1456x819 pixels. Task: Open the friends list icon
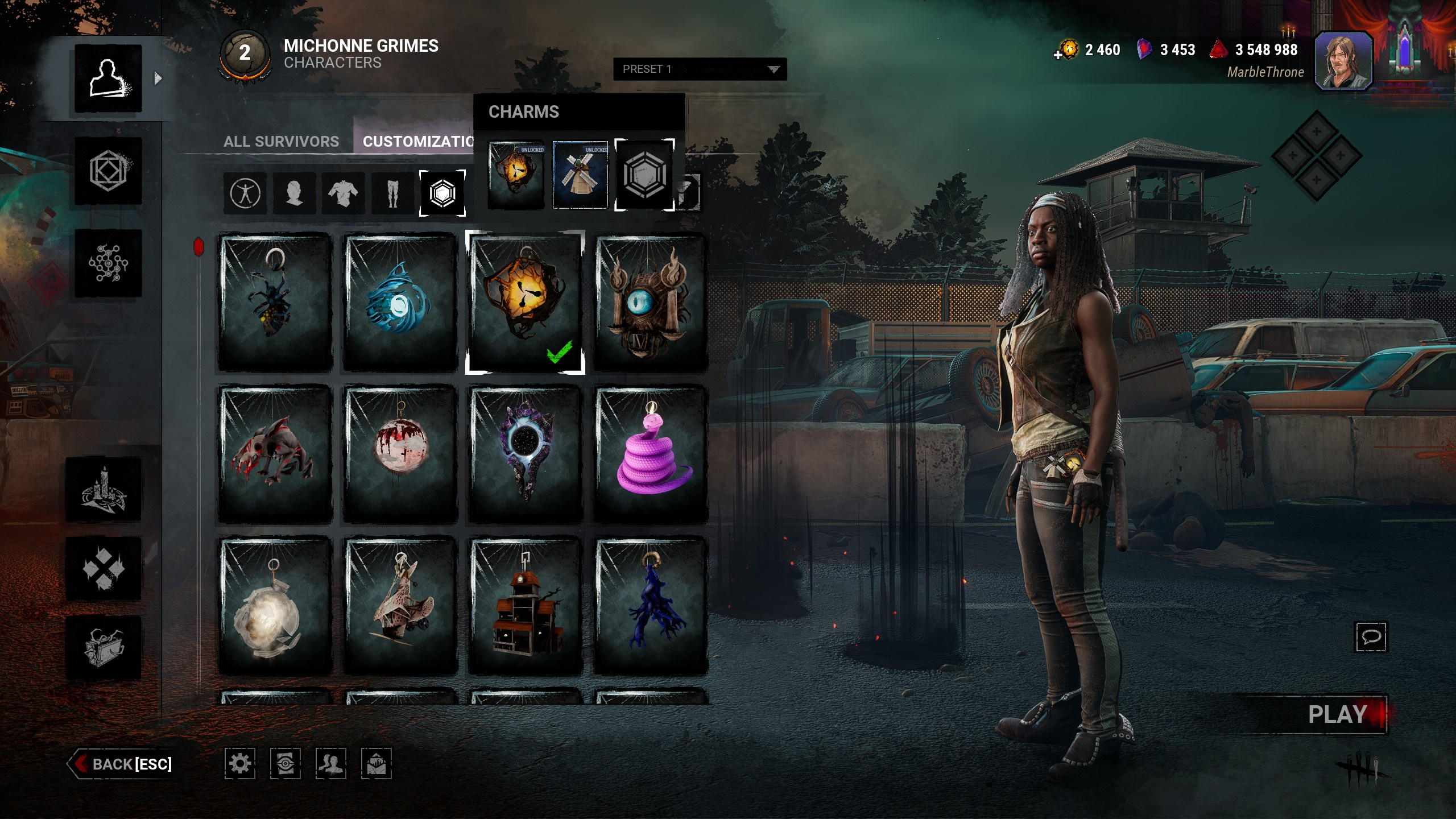[x=330, y=763]
